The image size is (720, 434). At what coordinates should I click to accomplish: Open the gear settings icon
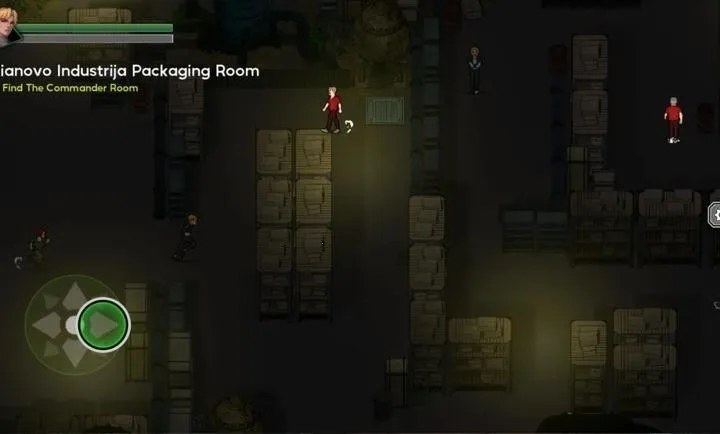click(715, 214)
